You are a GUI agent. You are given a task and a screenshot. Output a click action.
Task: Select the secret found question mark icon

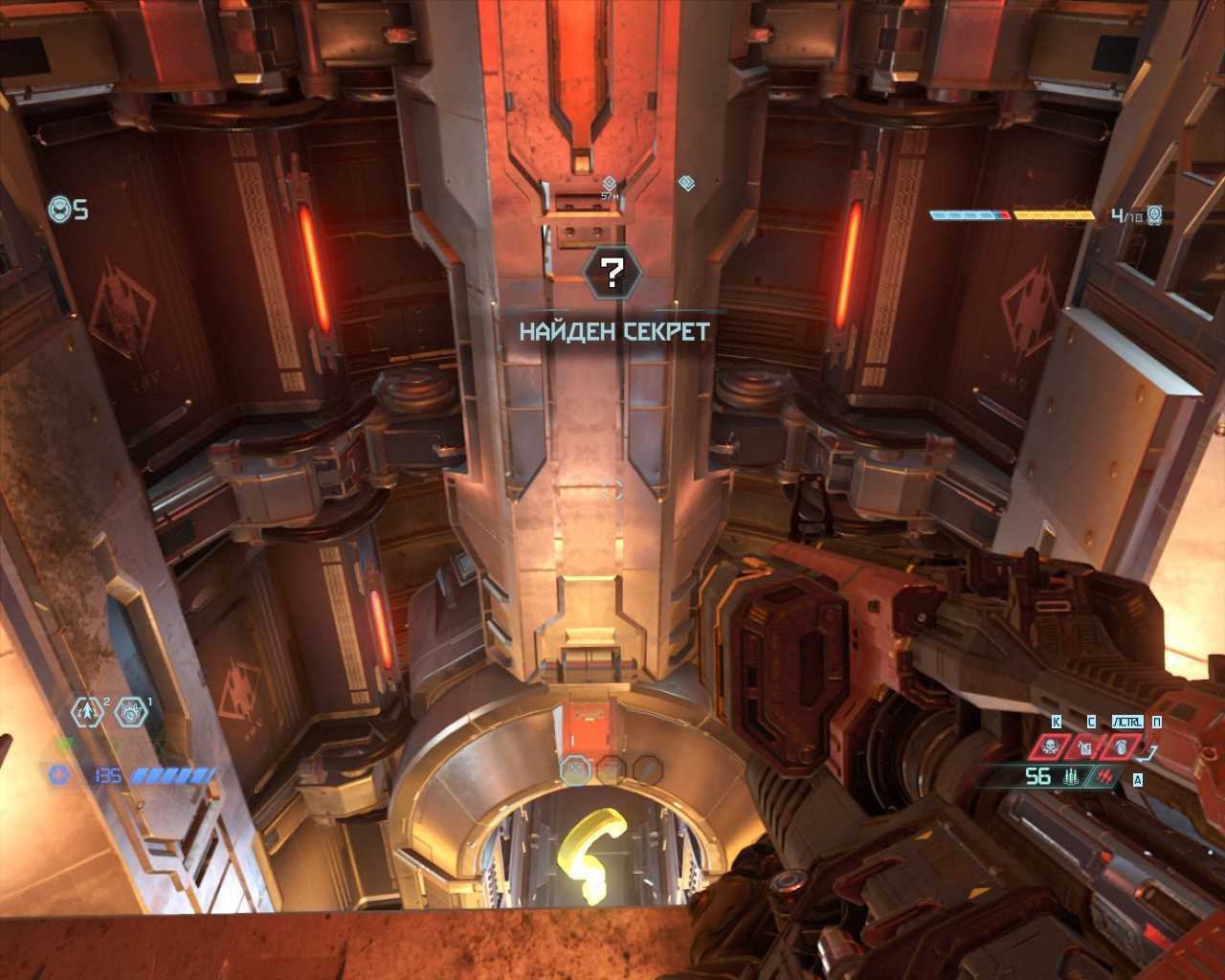pyautogui.click(x=612, y=274)
